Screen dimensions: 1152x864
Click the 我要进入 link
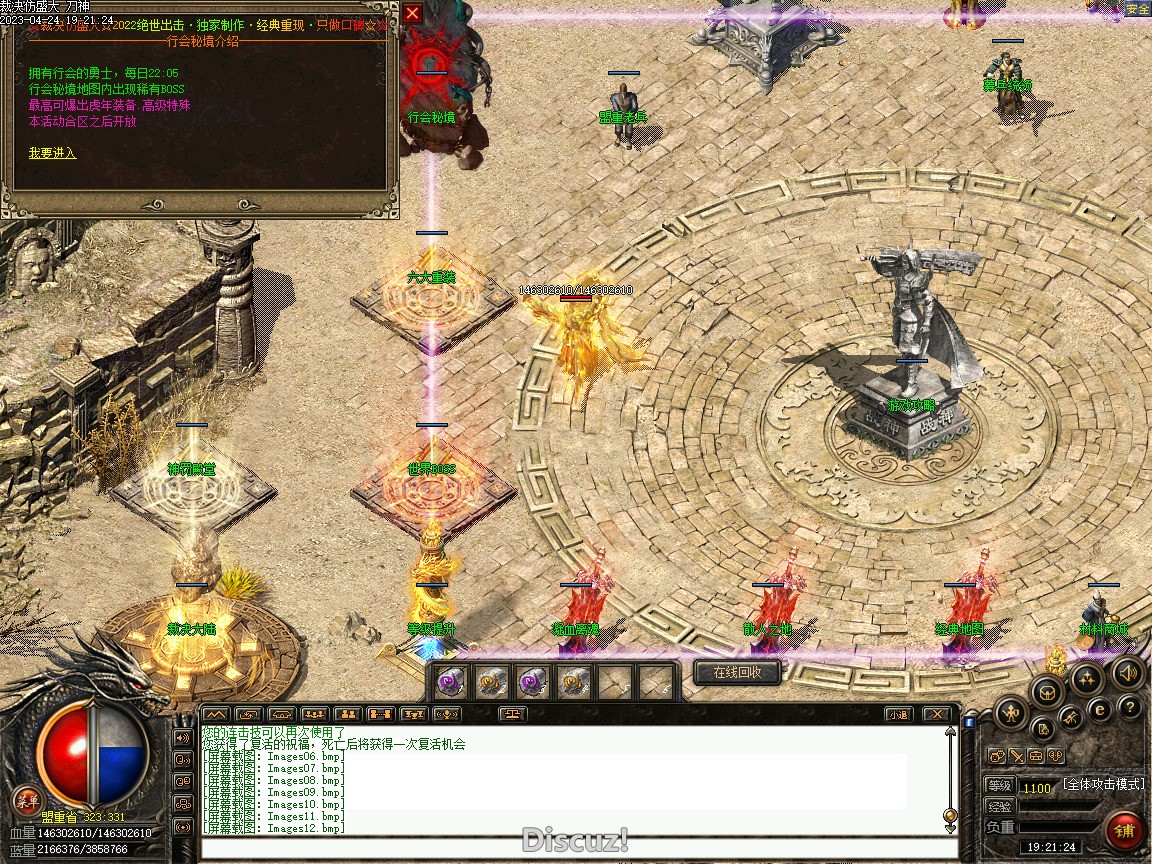pos(52,153)
